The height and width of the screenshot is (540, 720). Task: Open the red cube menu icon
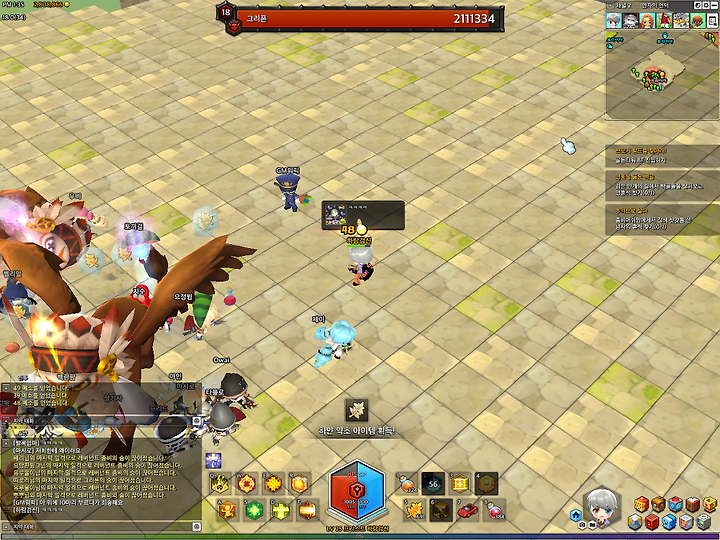tap(653, 522)
